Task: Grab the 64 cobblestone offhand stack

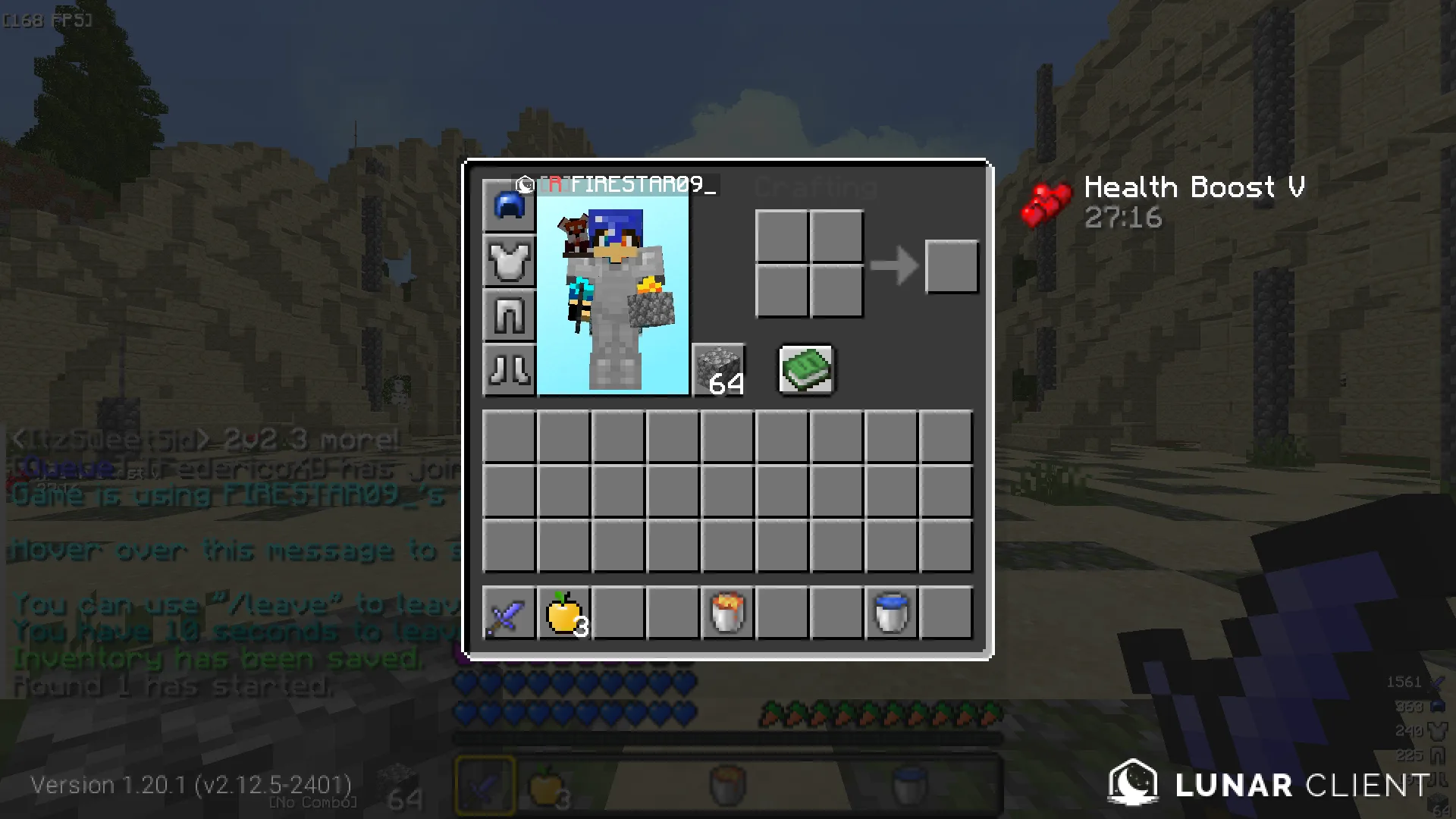Action: (719, 369)
